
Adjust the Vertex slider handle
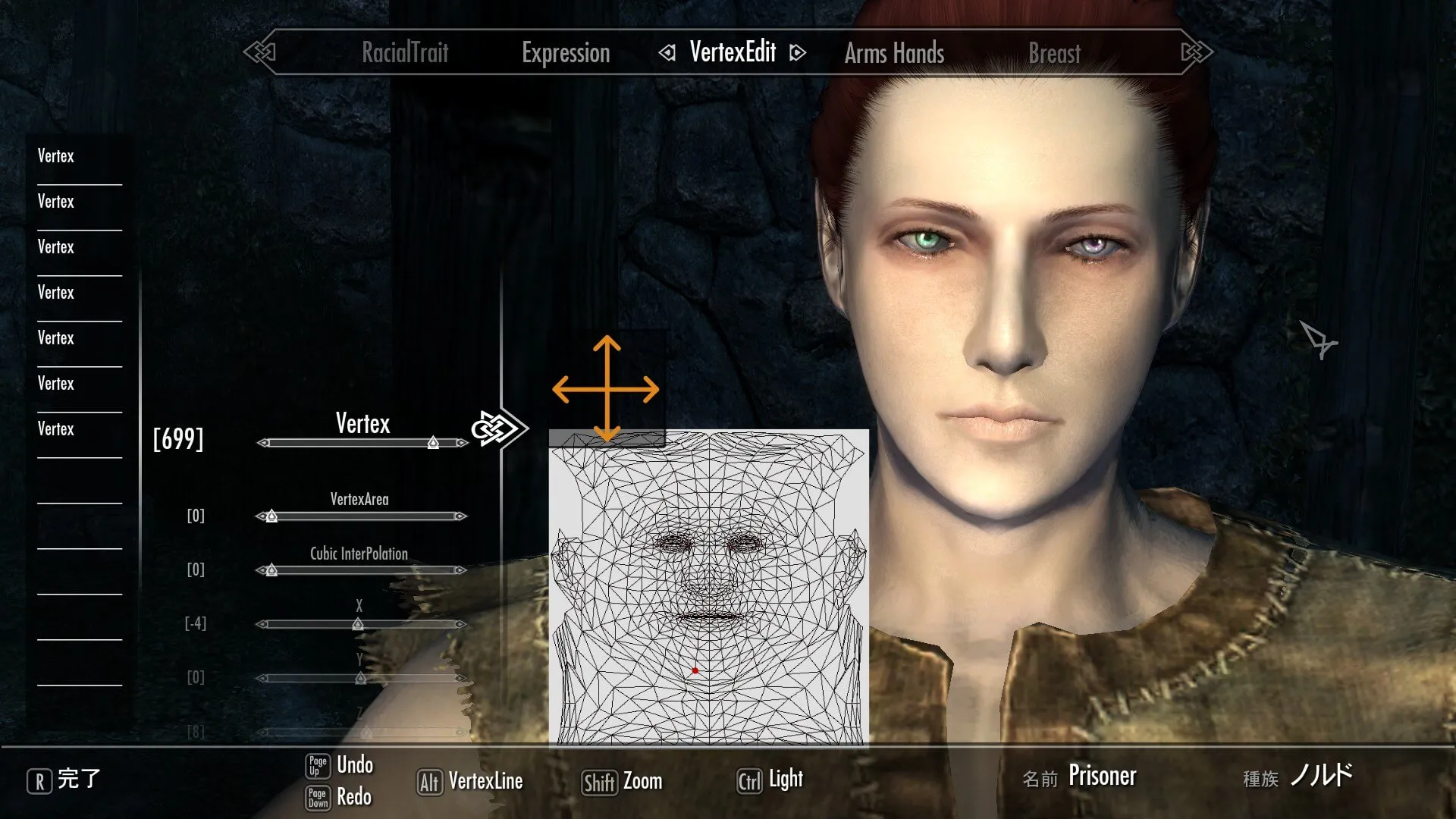(x=433, y=443)
